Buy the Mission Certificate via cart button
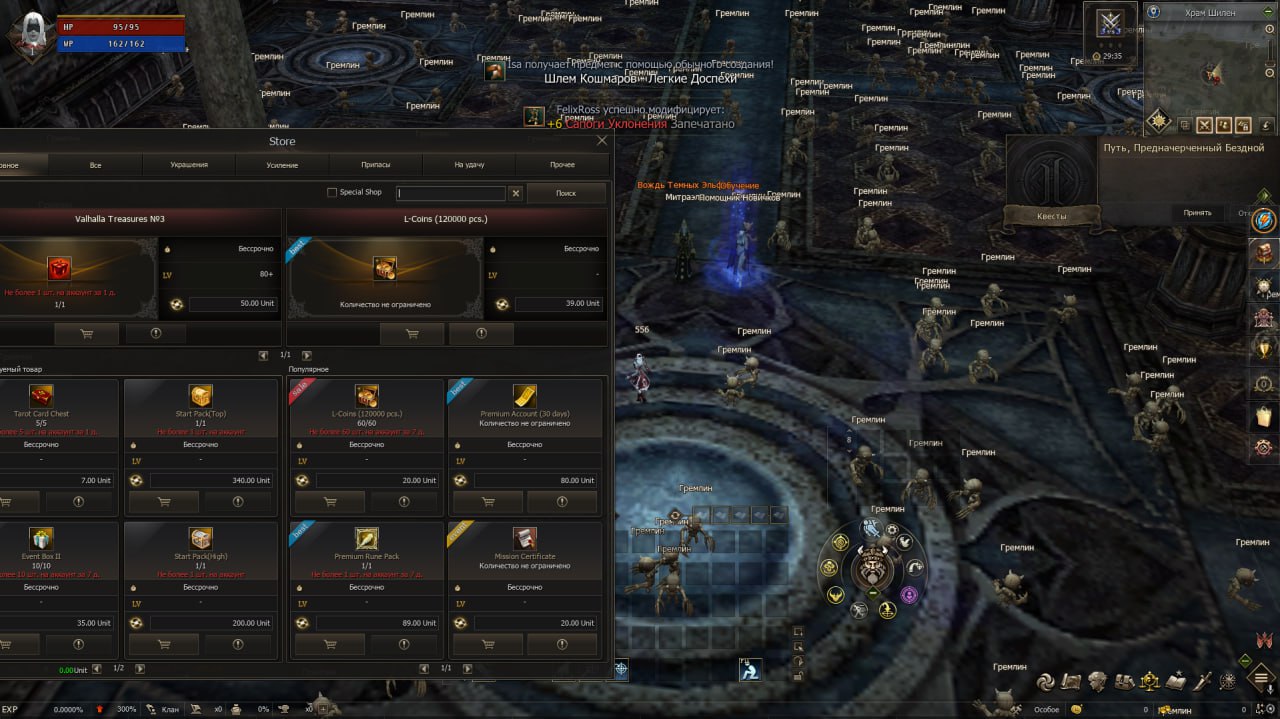This screenshot has width=1280, height=719. [x=488, y=644]
